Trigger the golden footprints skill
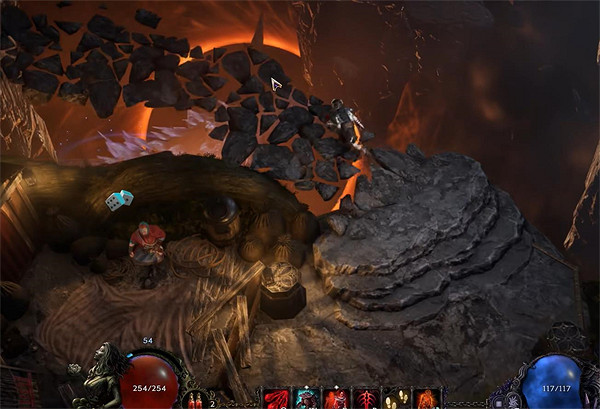Viewport: 600px width, 409px height. pos(397,399)
